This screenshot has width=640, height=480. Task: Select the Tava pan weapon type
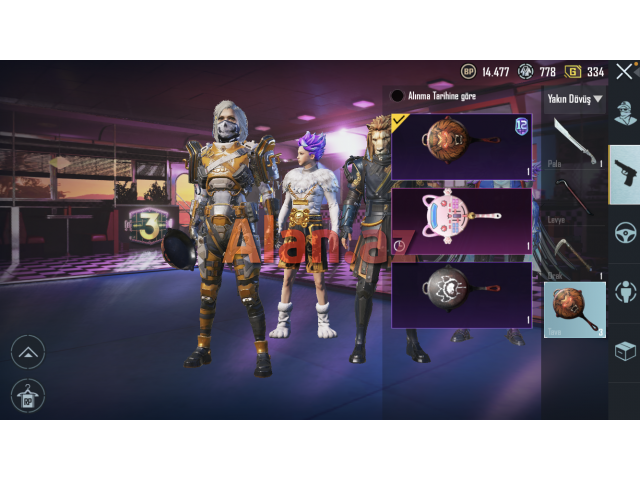click(x=575, y=309)
